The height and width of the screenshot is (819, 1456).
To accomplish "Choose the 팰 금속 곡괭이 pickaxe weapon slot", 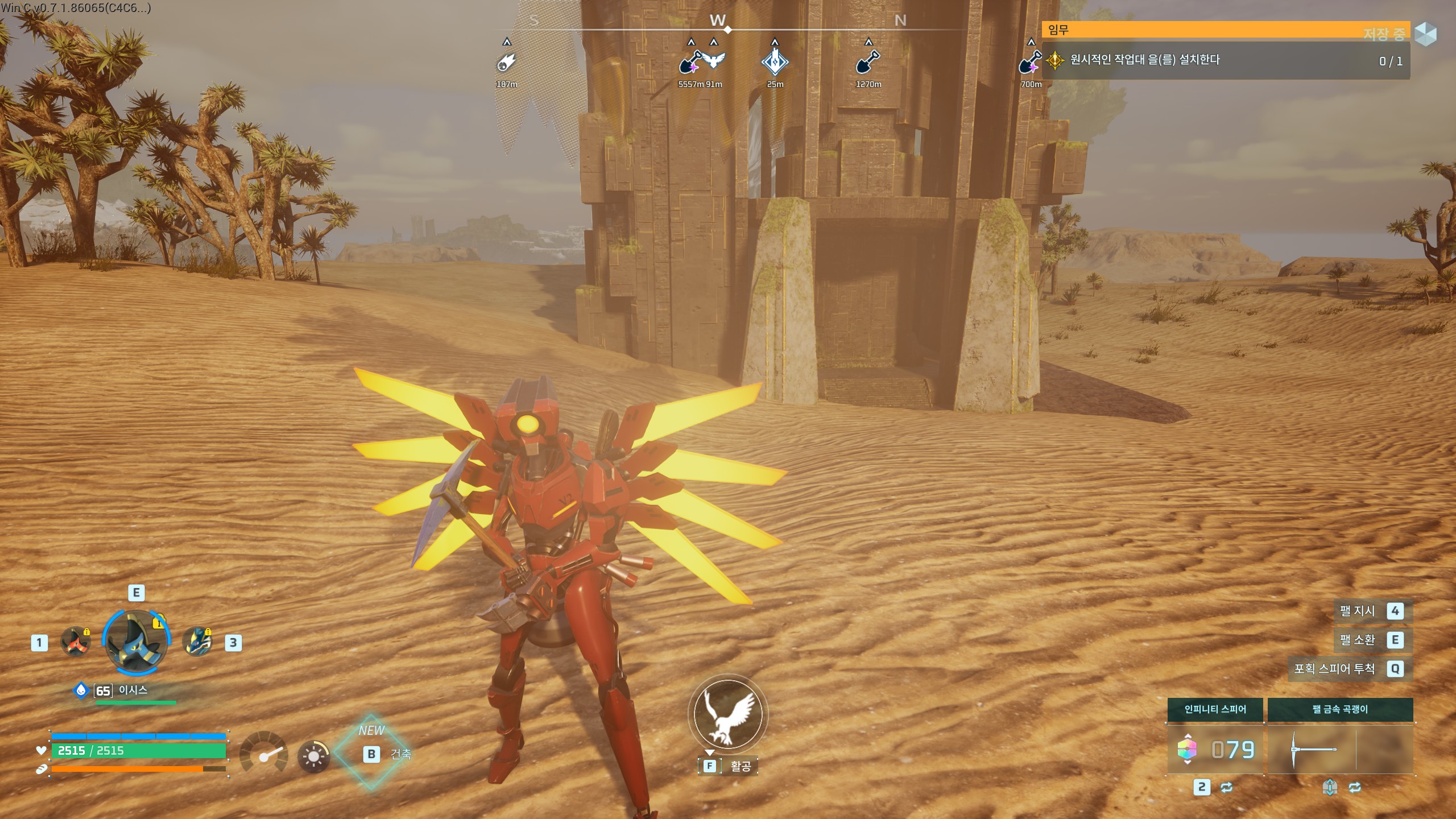I will click(x=1340, y=749).
